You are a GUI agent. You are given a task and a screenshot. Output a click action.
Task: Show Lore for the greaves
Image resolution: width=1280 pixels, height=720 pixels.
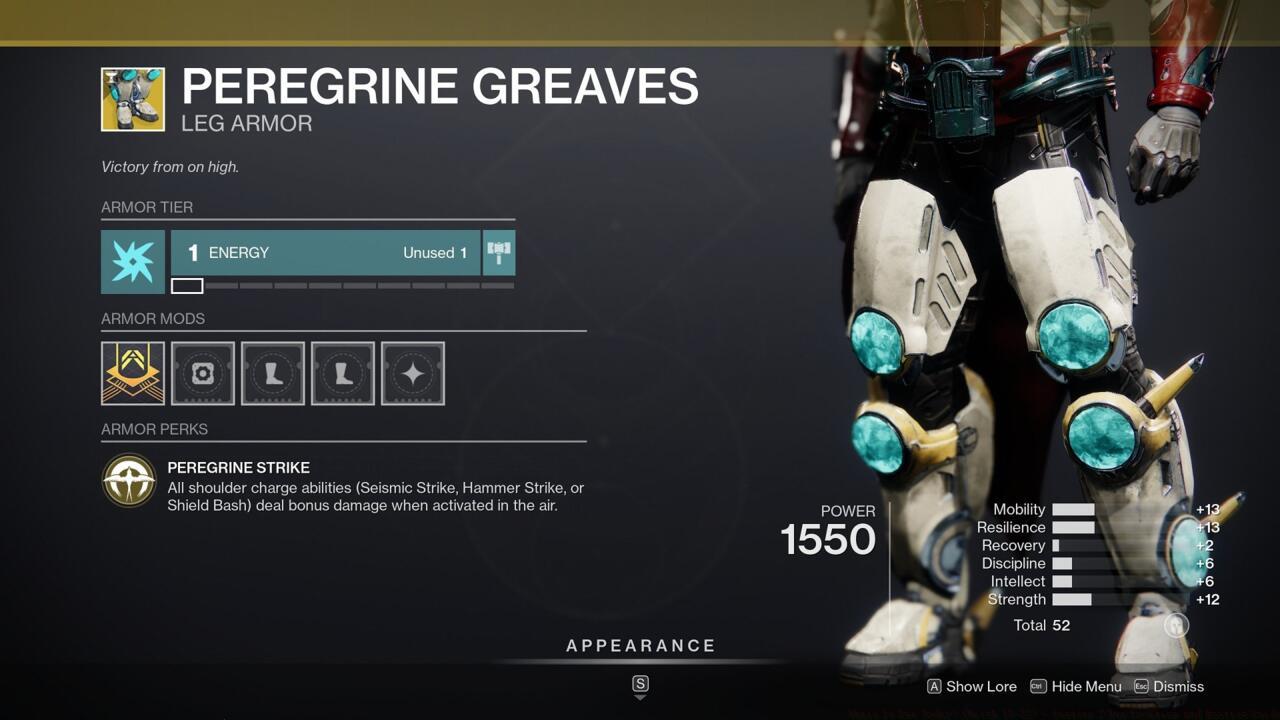[x=970, y=687]
